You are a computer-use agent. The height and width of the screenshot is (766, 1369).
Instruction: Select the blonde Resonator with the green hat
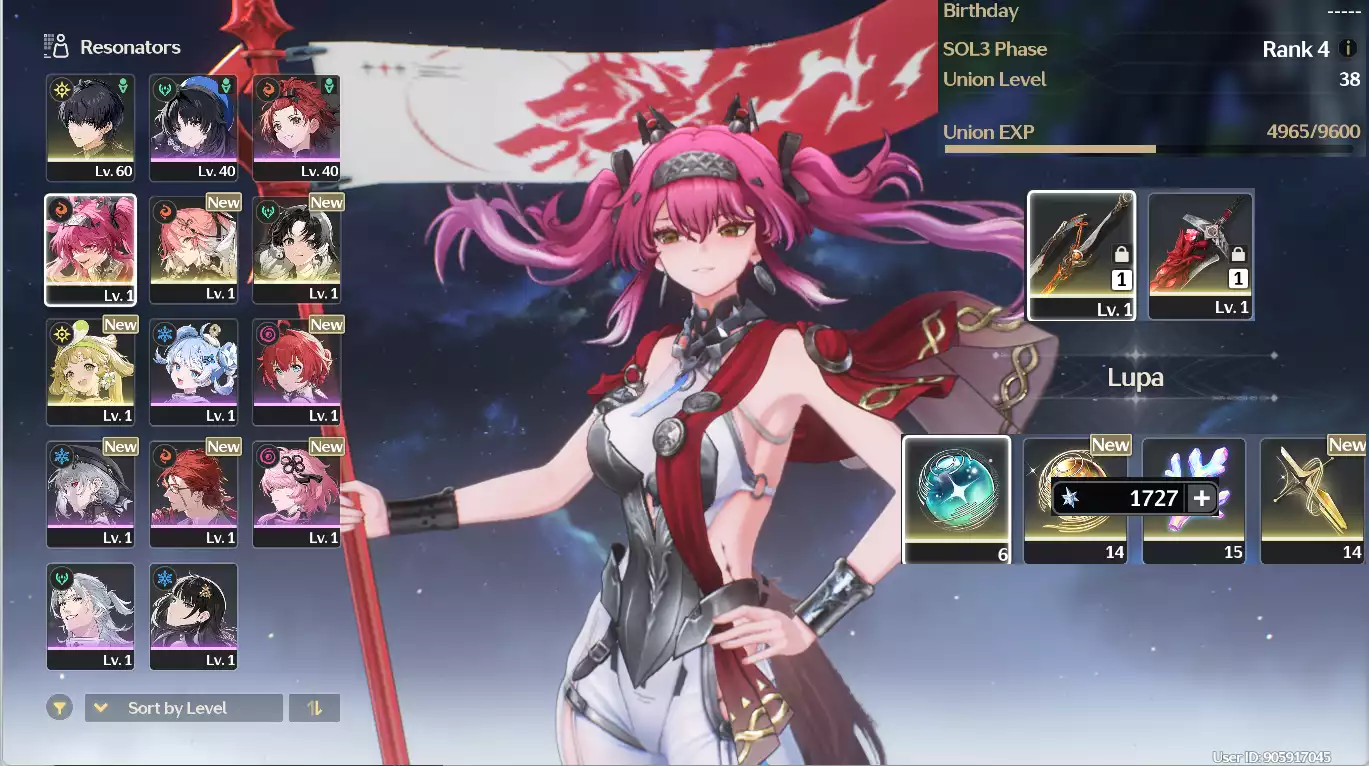tap(90, 371)
